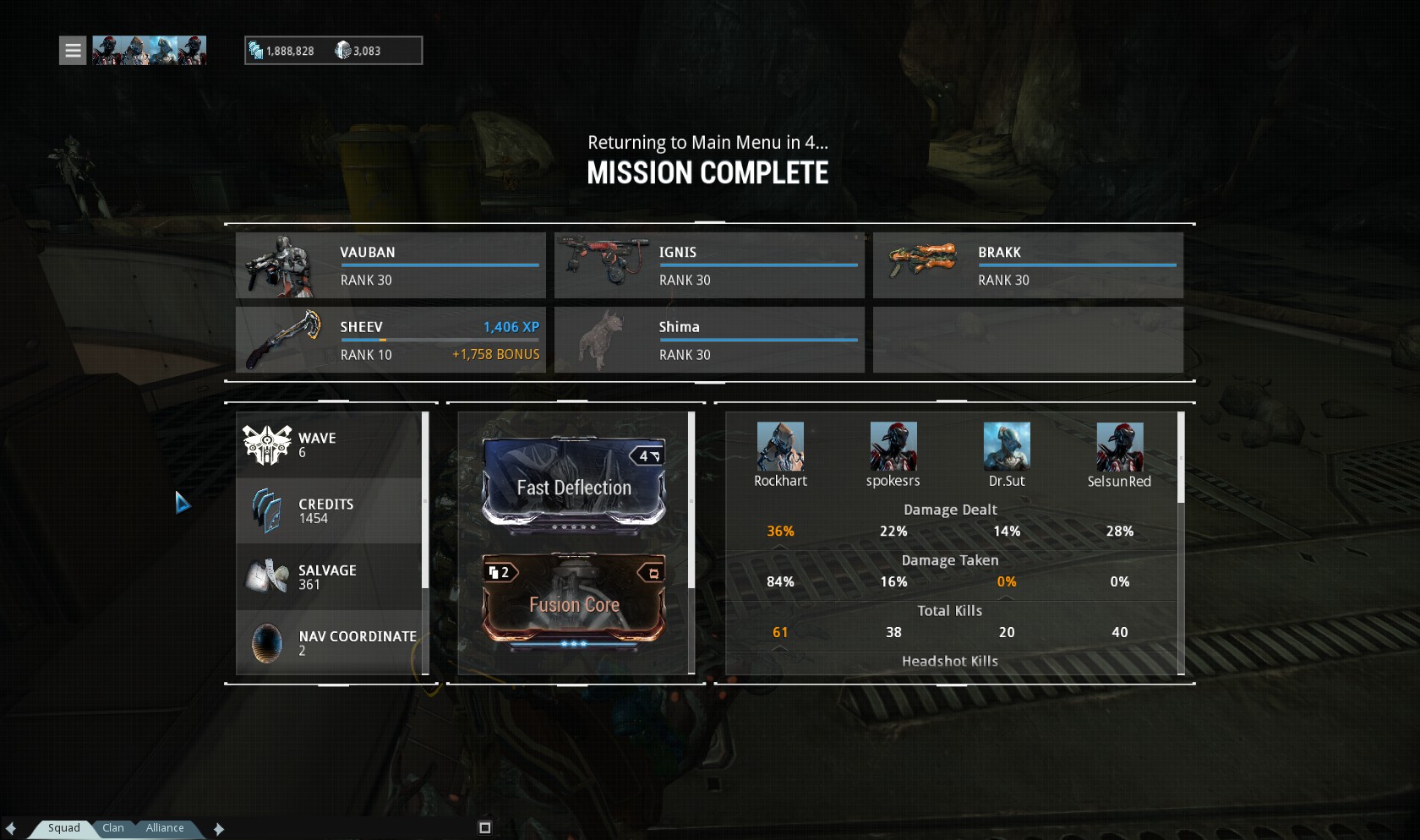Select the Sheev melee panel

tap(390, 340)
